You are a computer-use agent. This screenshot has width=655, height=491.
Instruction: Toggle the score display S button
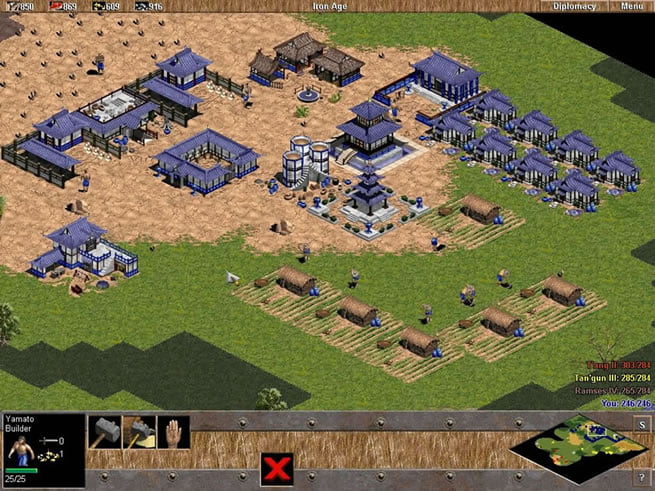click(640, 424)
